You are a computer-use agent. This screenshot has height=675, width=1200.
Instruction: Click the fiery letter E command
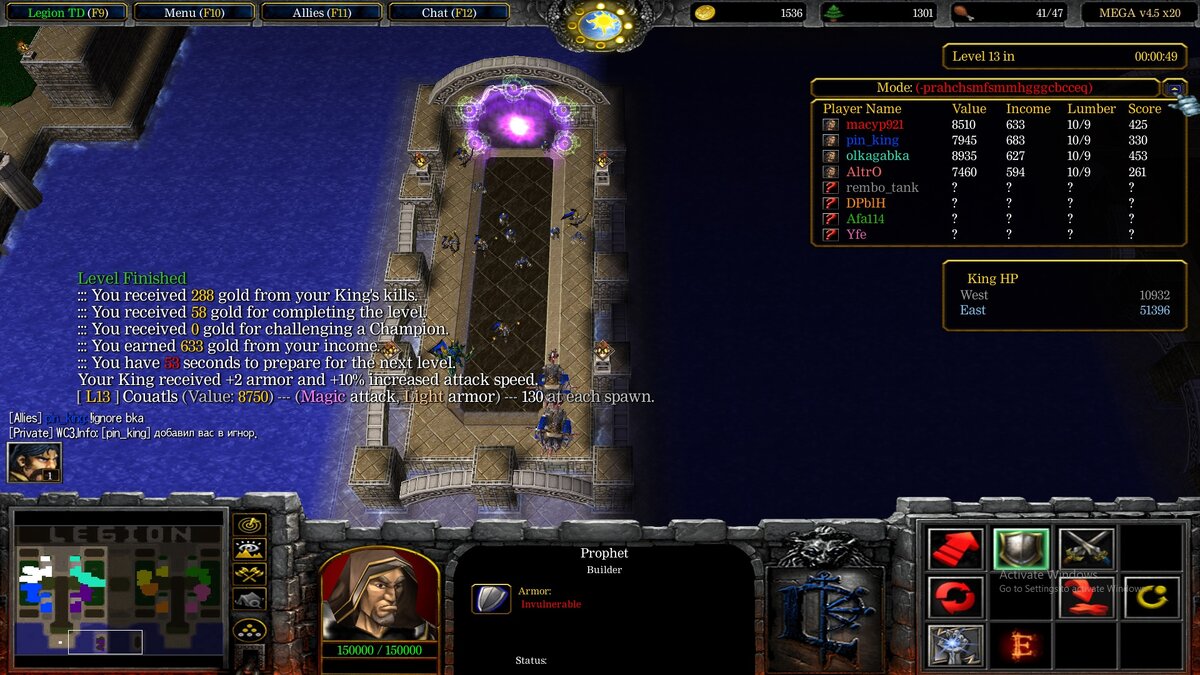[1021, 645]
